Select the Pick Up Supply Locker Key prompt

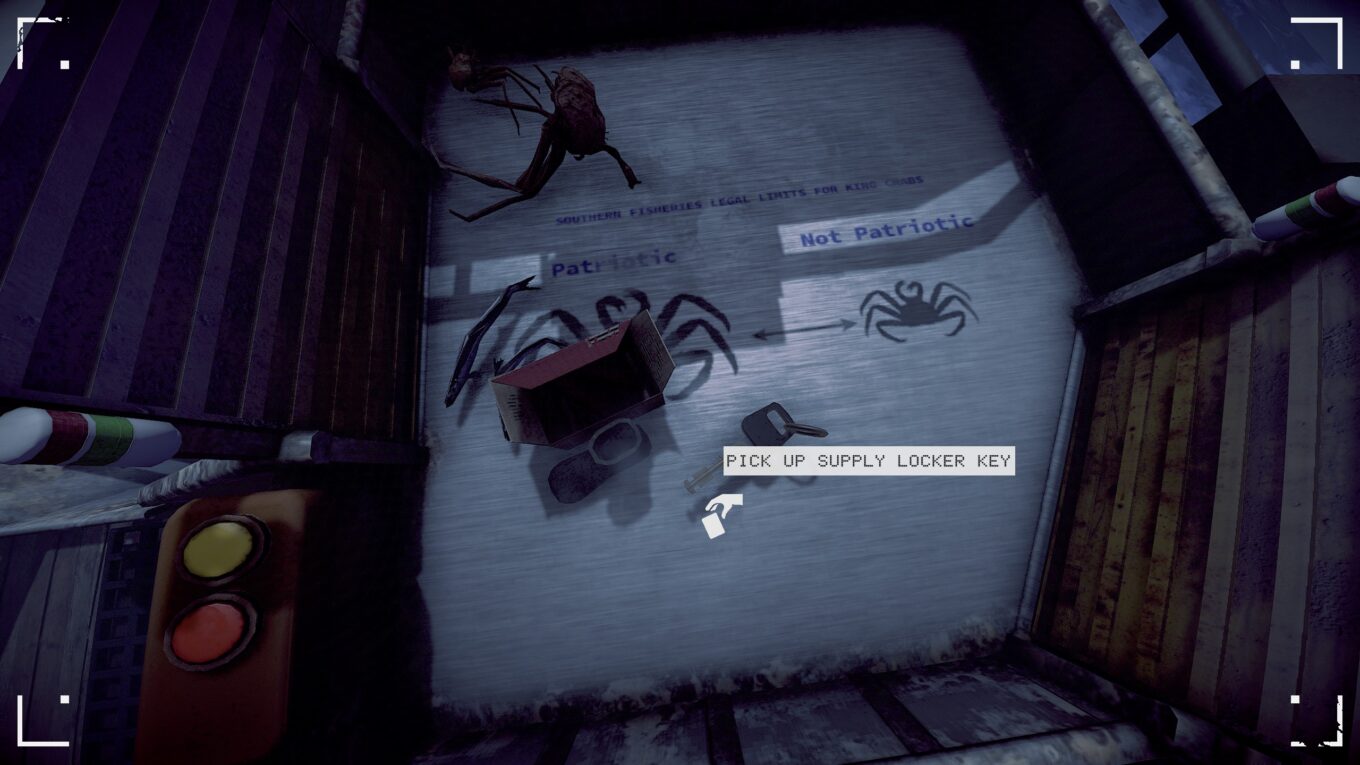click(868, 461)
